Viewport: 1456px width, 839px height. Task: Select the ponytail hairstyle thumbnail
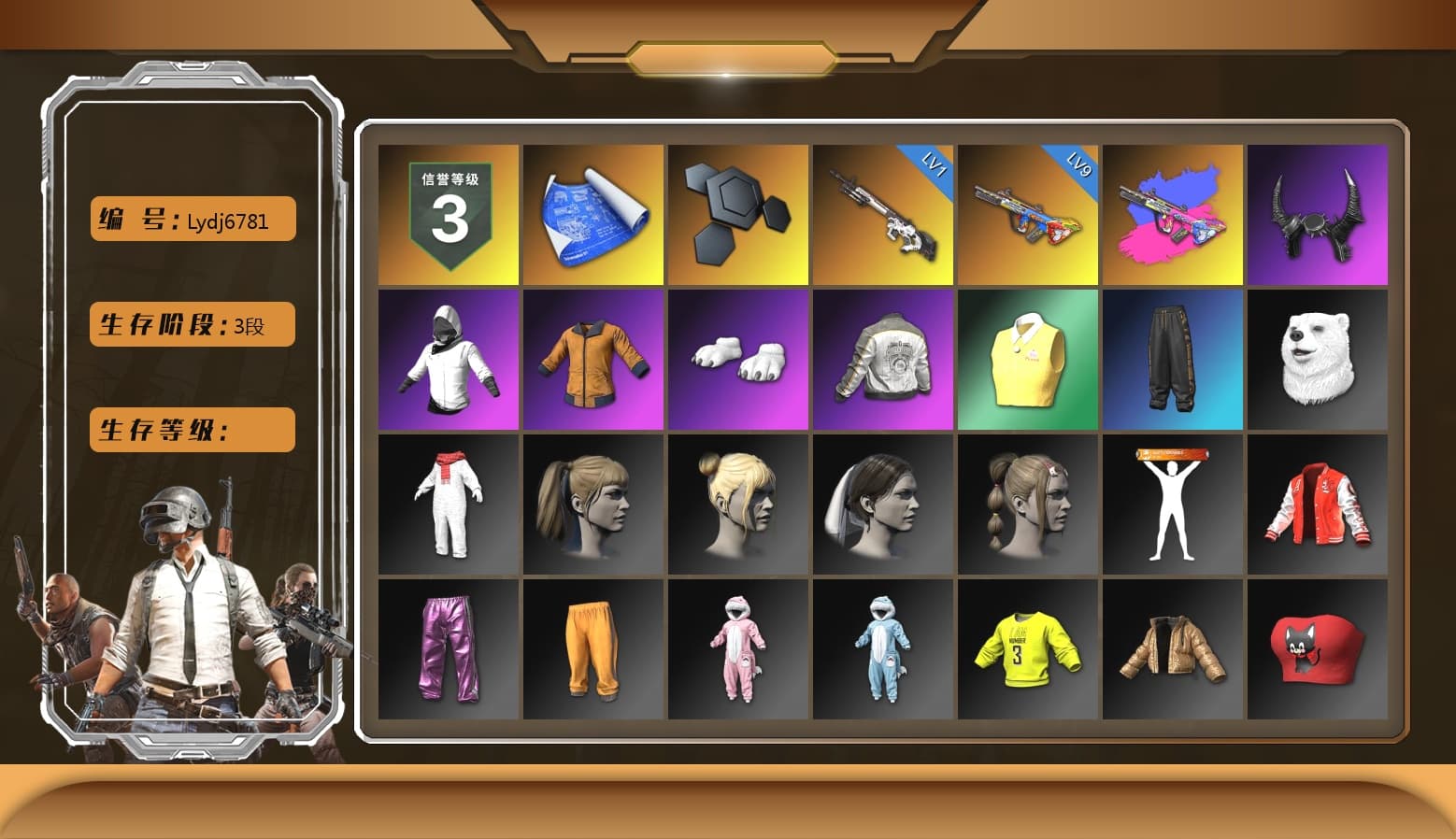pos(592,504)
